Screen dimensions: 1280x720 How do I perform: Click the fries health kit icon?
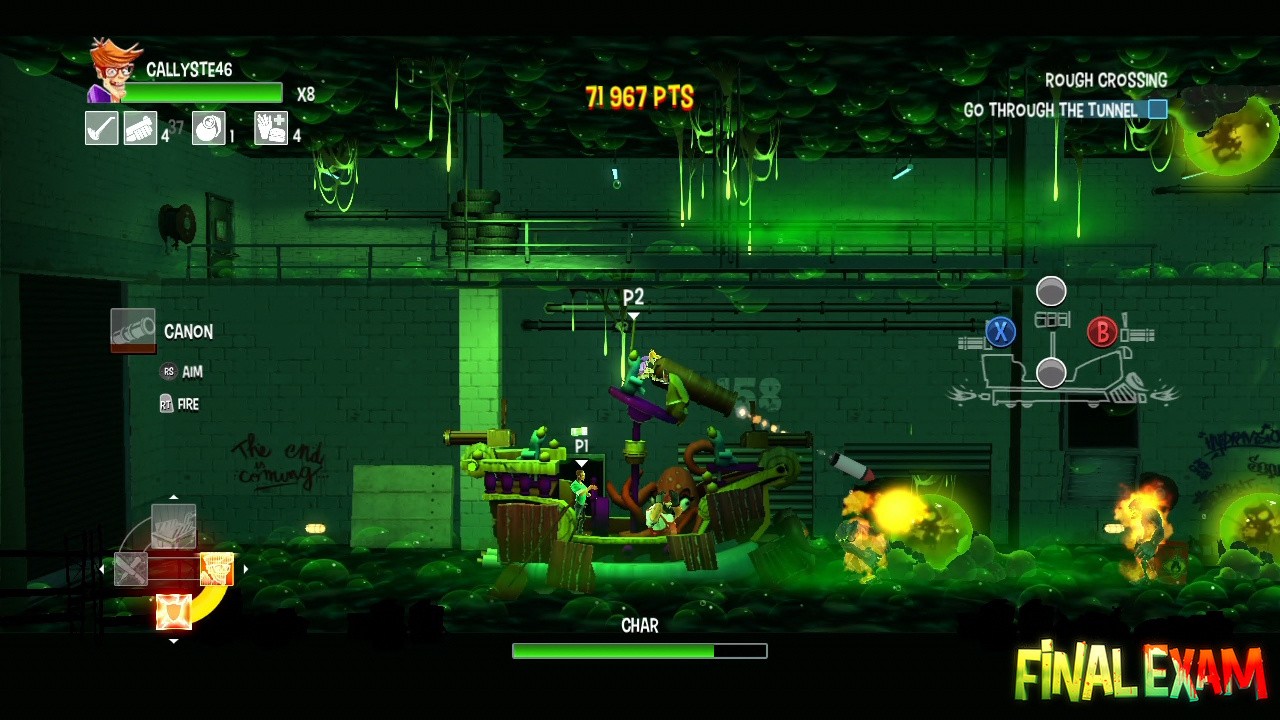click(269, 128)
